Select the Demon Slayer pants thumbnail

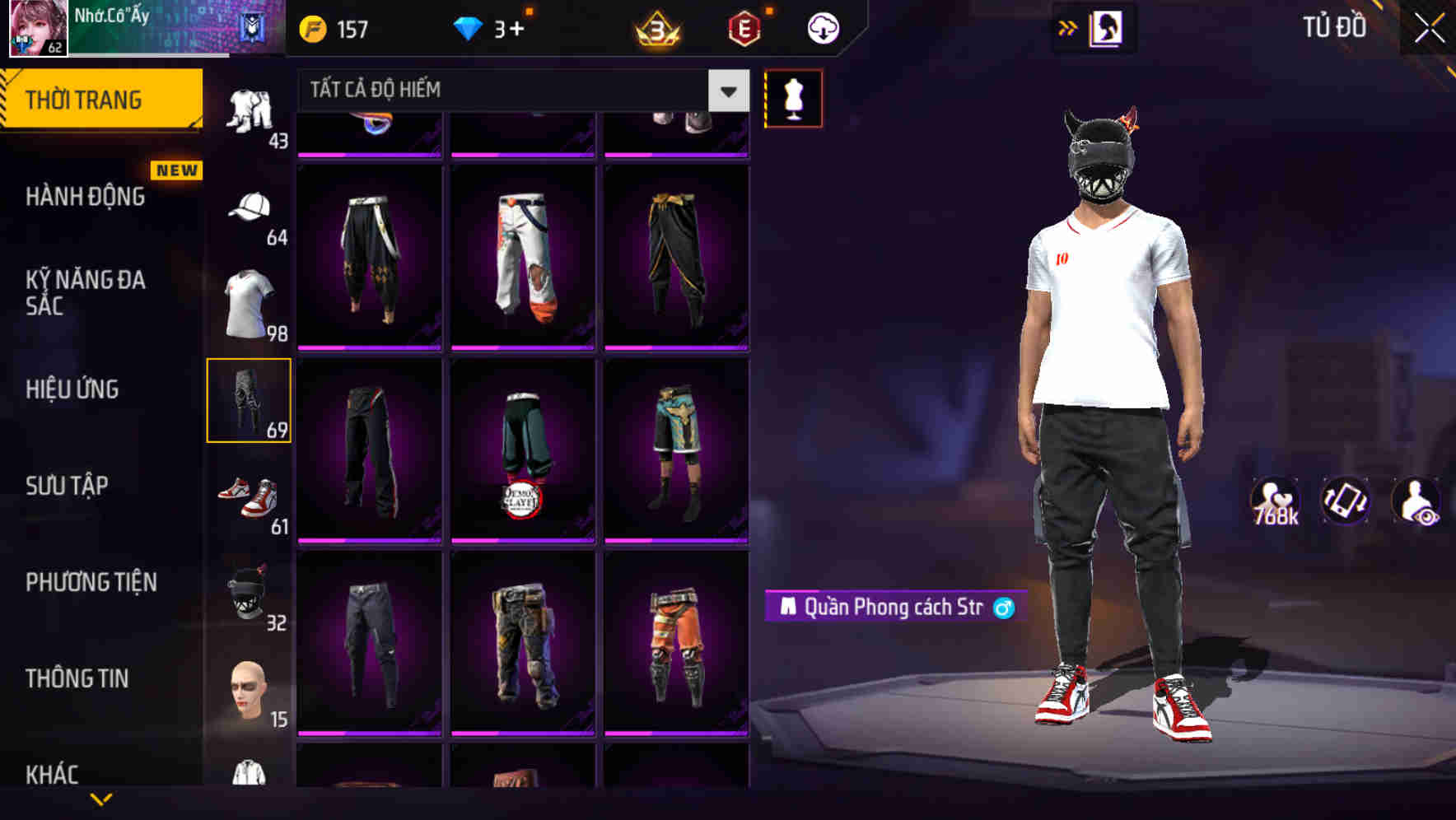(522, 447)
